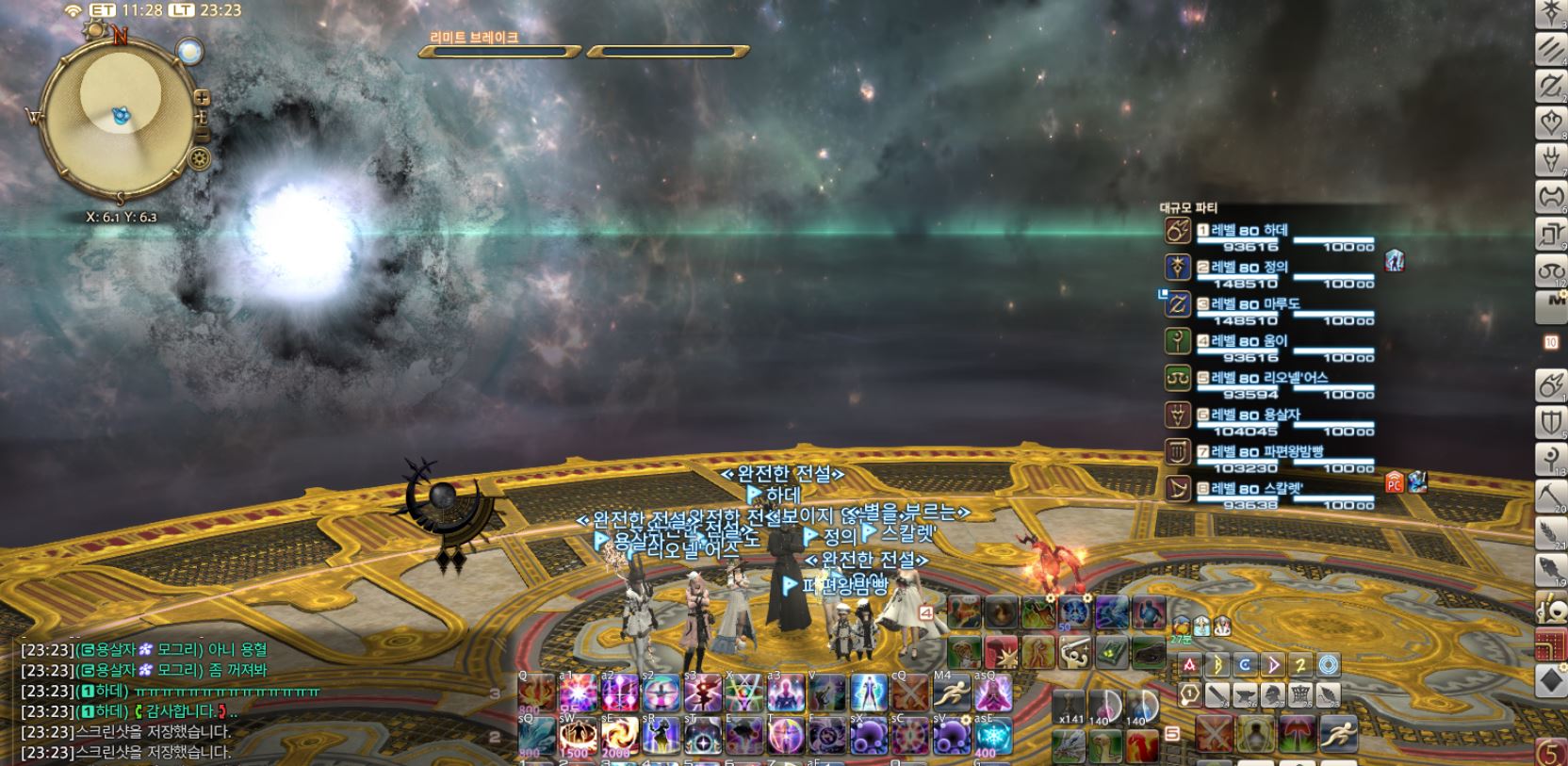
Task: Activate the ability bound to the Q key
Action: pos(536,695)
